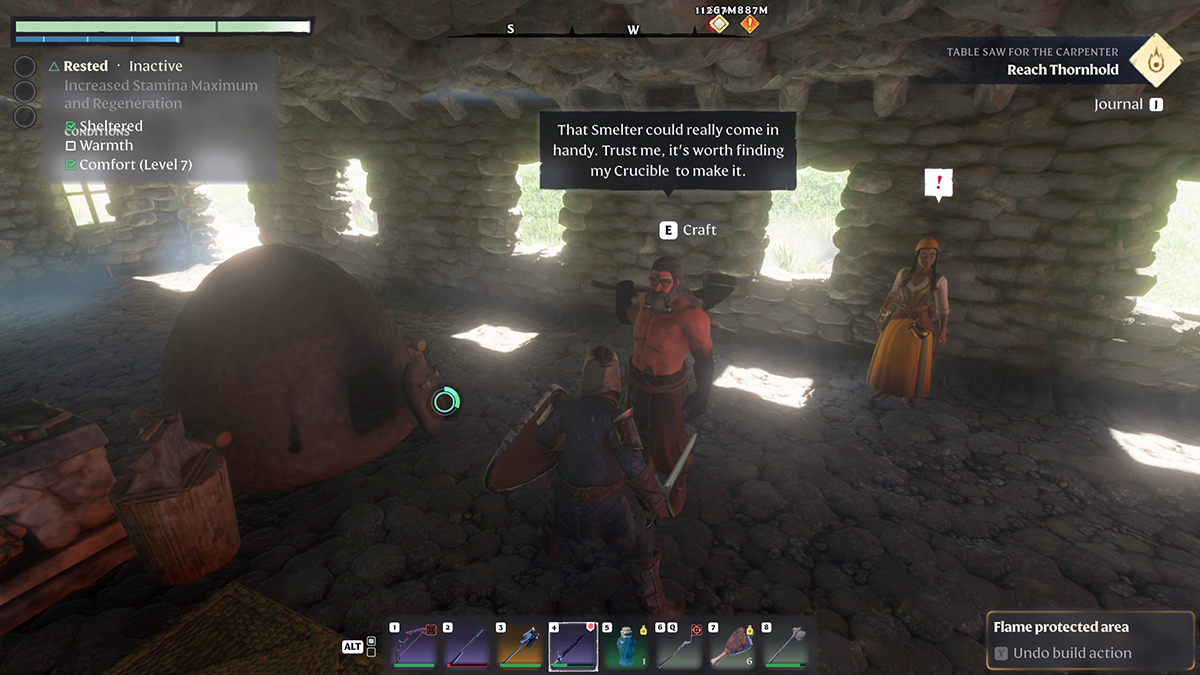The height and width of the screenshot is (675, 1200).
Task: Use the blue potion in hotbar slot 5
Action: tap(626, 646)
